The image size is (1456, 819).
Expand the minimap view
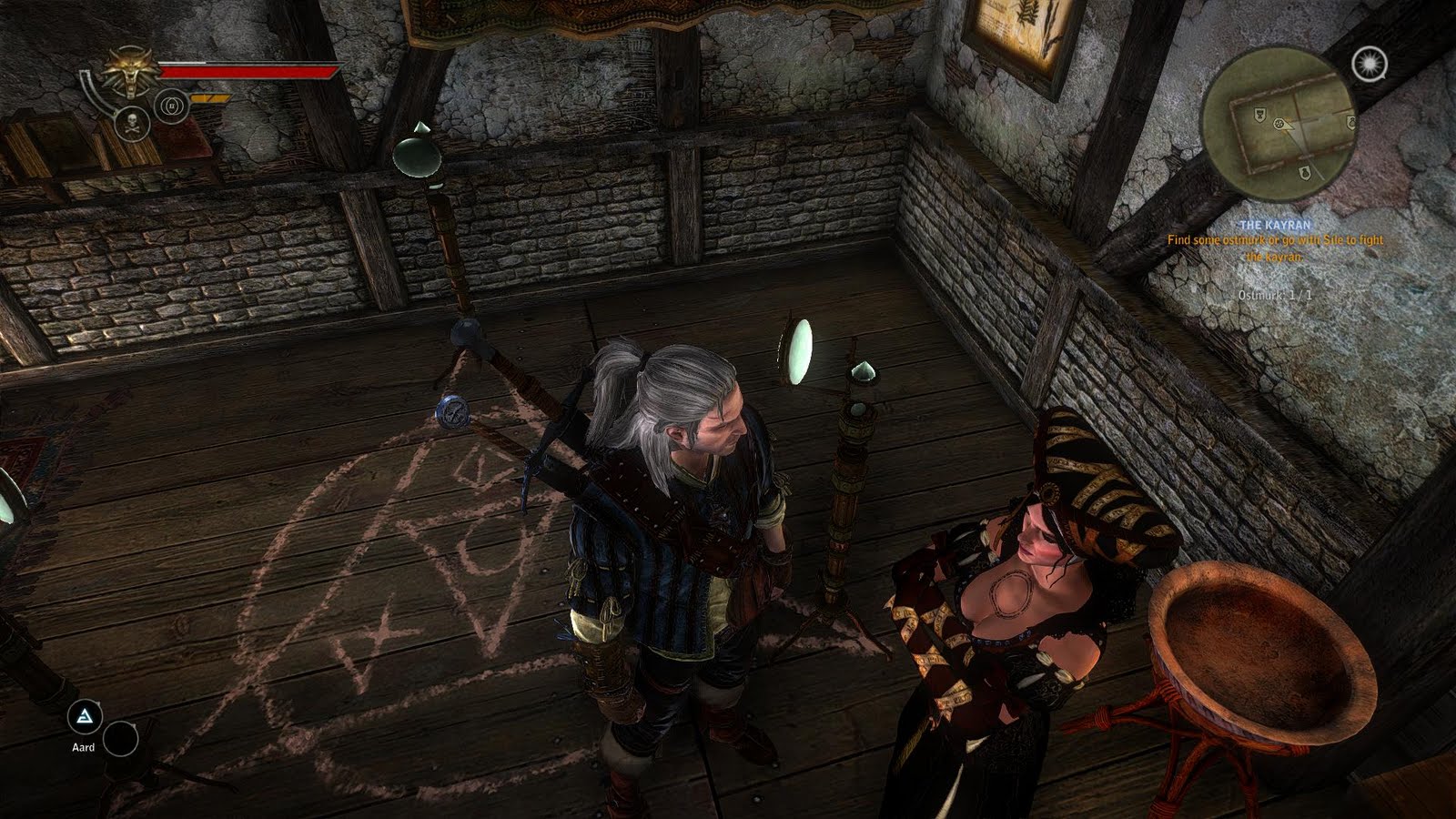click(1283, 127)
